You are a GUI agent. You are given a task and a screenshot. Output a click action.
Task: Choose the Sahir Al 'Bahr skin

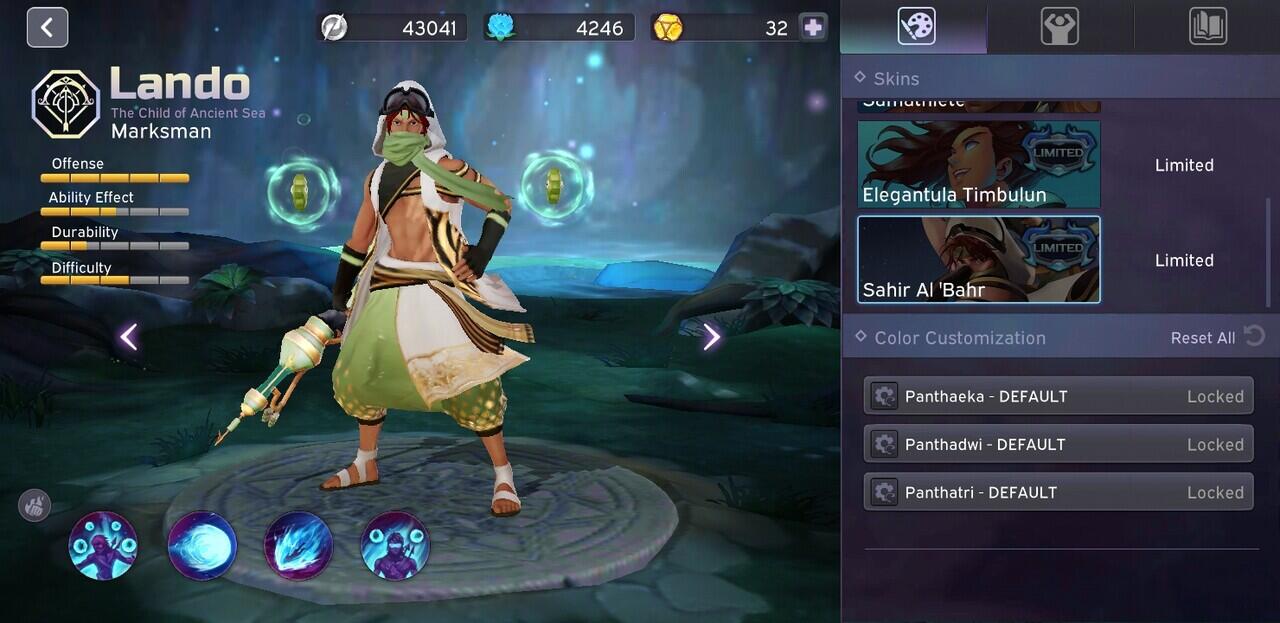[979, 260]
